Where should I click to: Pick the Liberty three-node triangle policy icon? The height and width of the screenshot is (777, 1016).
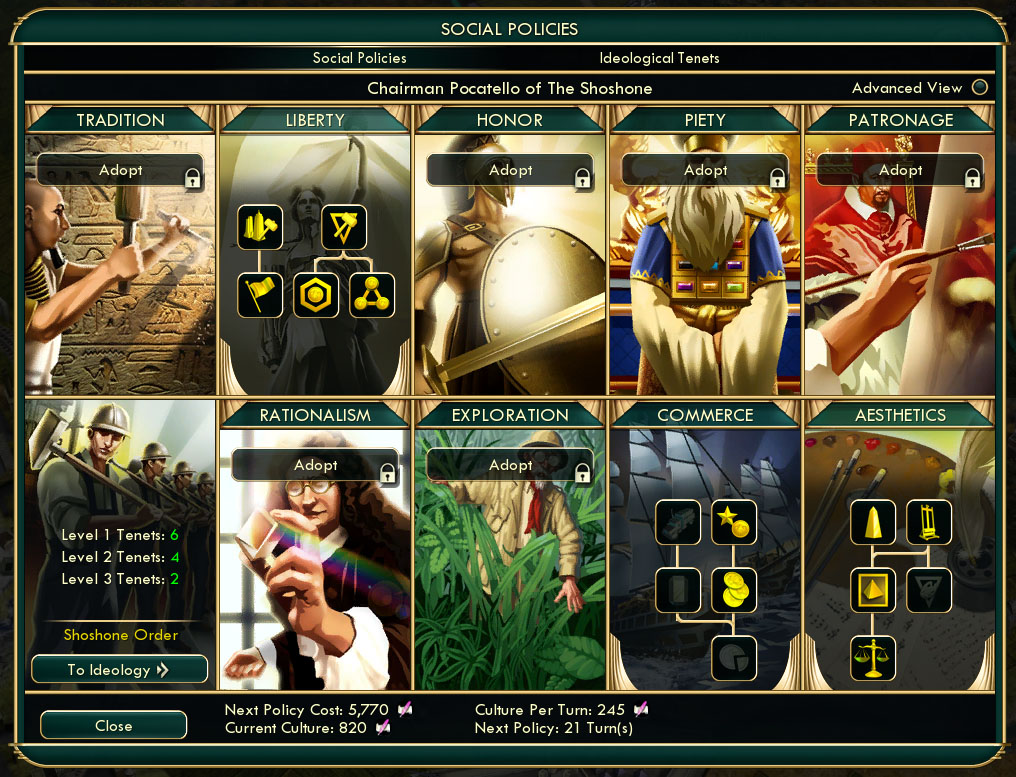(x=372, y=295)
